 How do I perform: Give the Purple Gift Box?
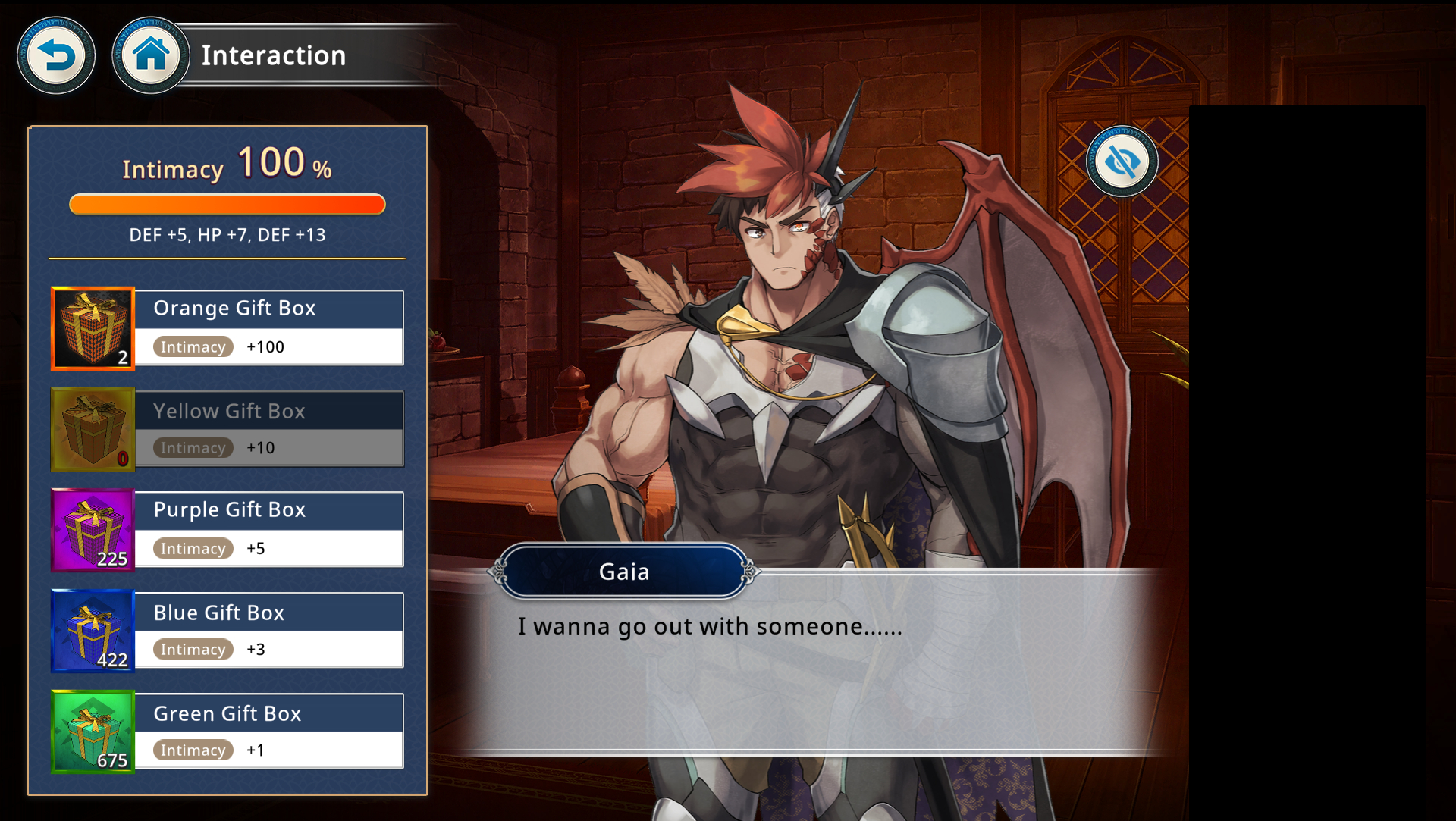pos(227,530)
